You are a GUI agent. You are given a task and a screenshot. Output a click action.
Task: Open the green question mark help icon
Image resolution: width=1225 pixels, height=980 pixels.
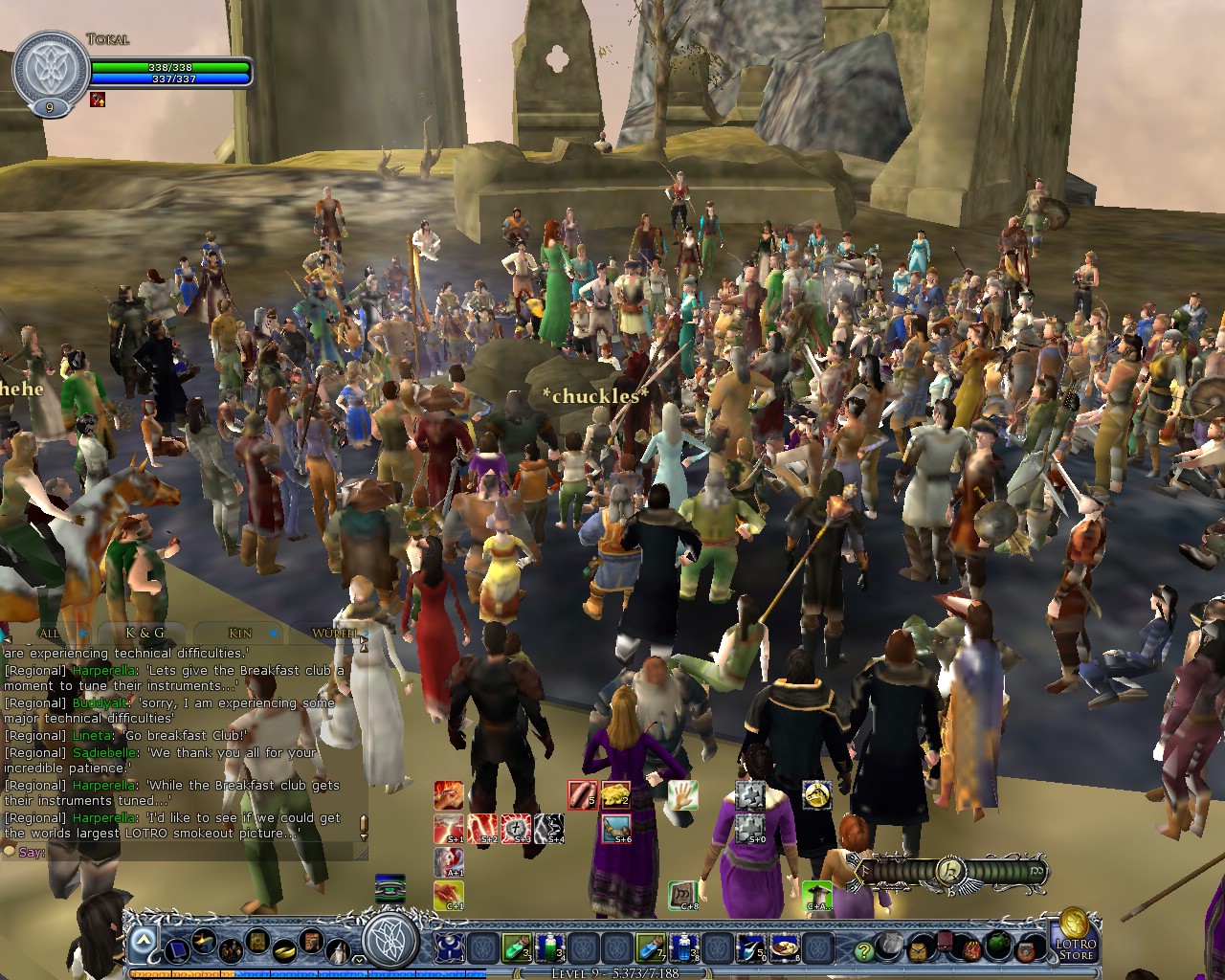863,951
